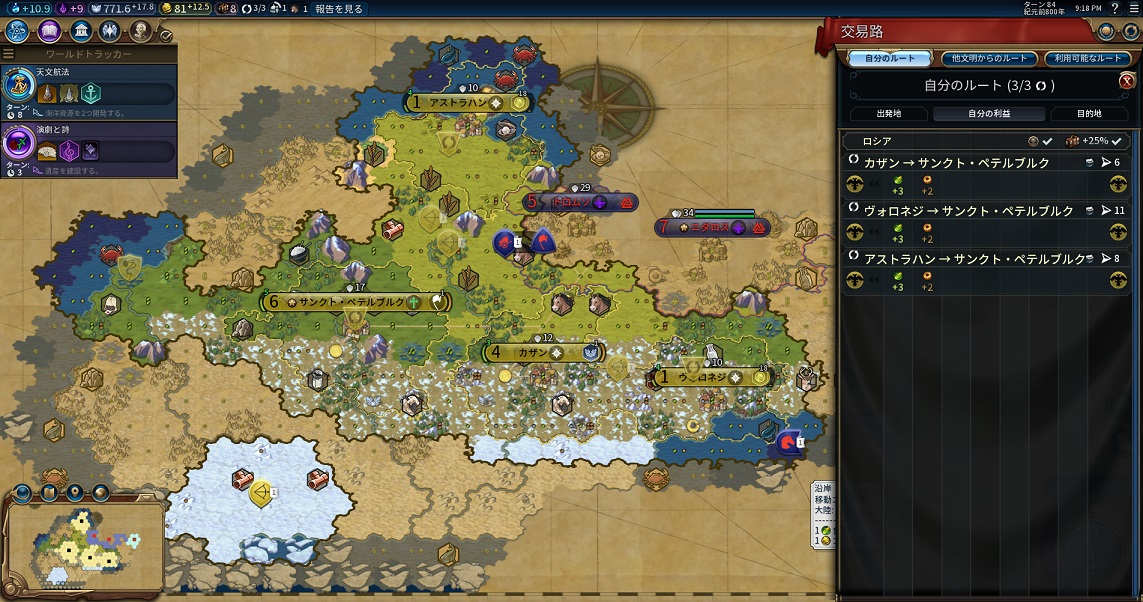Open the civics tree book icon
Image resolution: width=1143 pixels, height=602 pixels.
coord(50,31)
